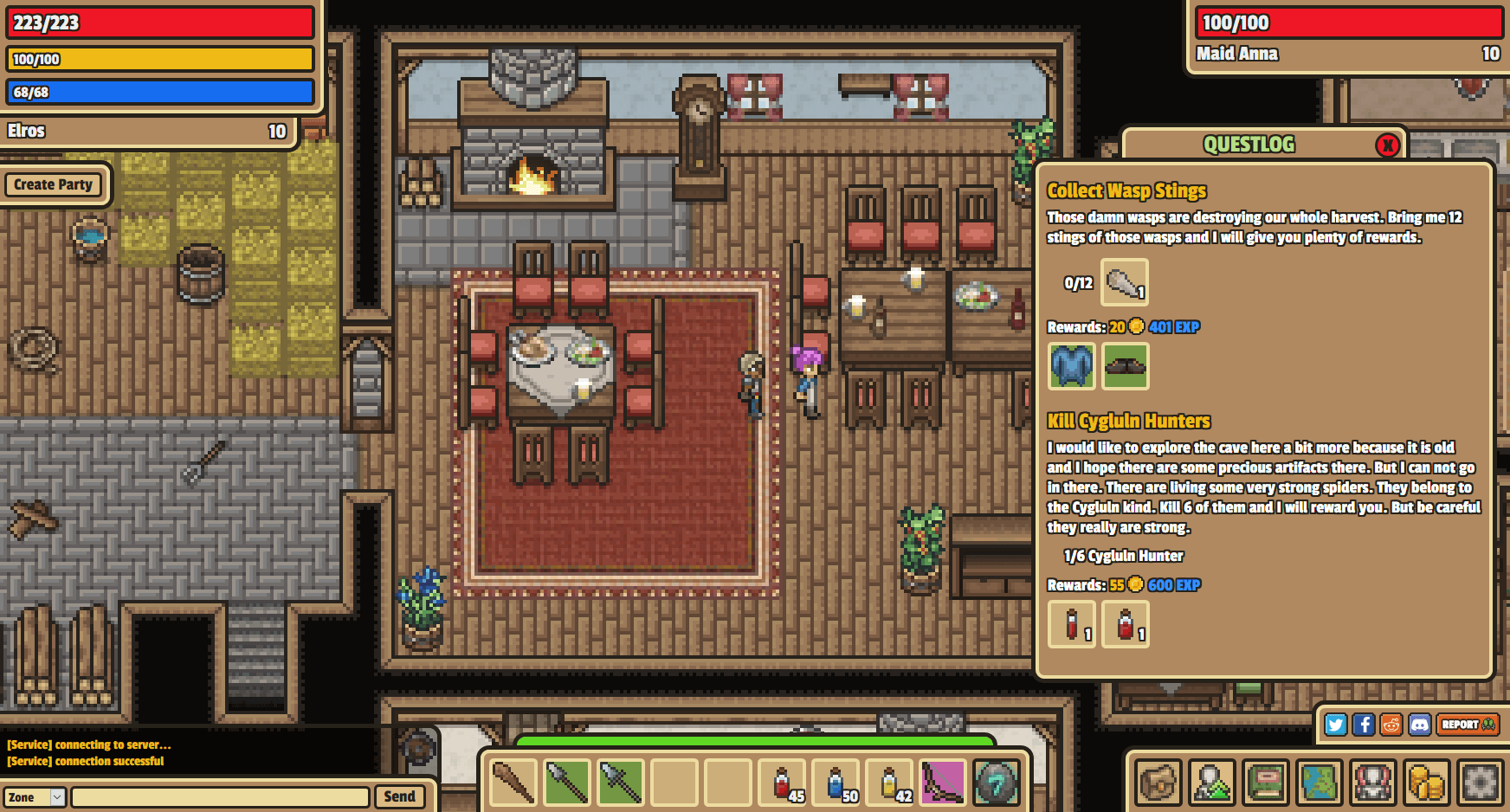Open the gold coins shop icon
The height and width of the screenshot is (812, 1510).
click(1427, 783)
